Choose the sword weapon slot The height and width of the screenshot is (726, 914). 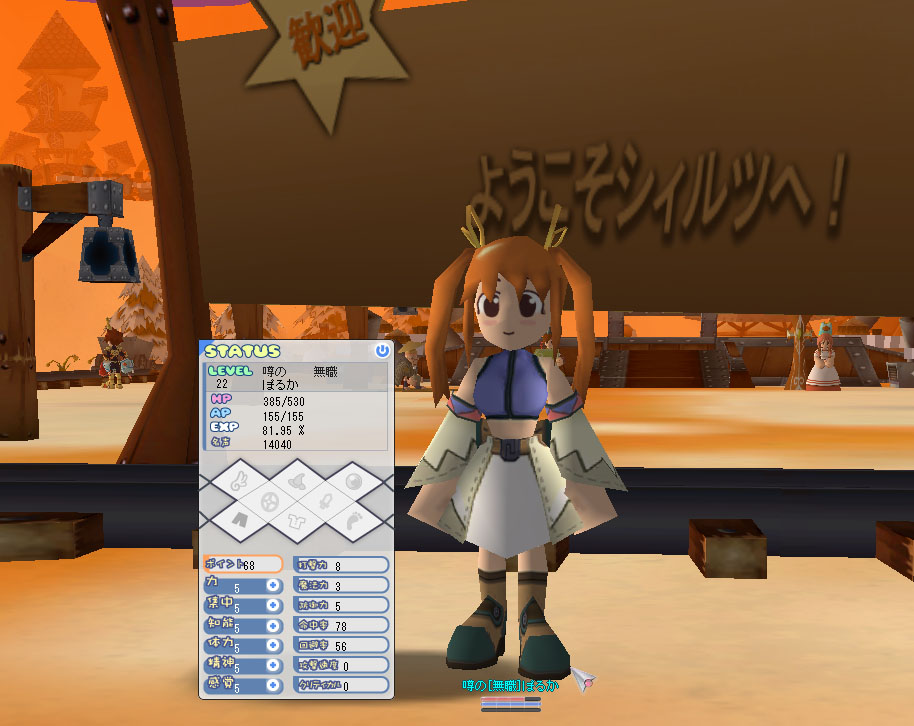(326, 500)
